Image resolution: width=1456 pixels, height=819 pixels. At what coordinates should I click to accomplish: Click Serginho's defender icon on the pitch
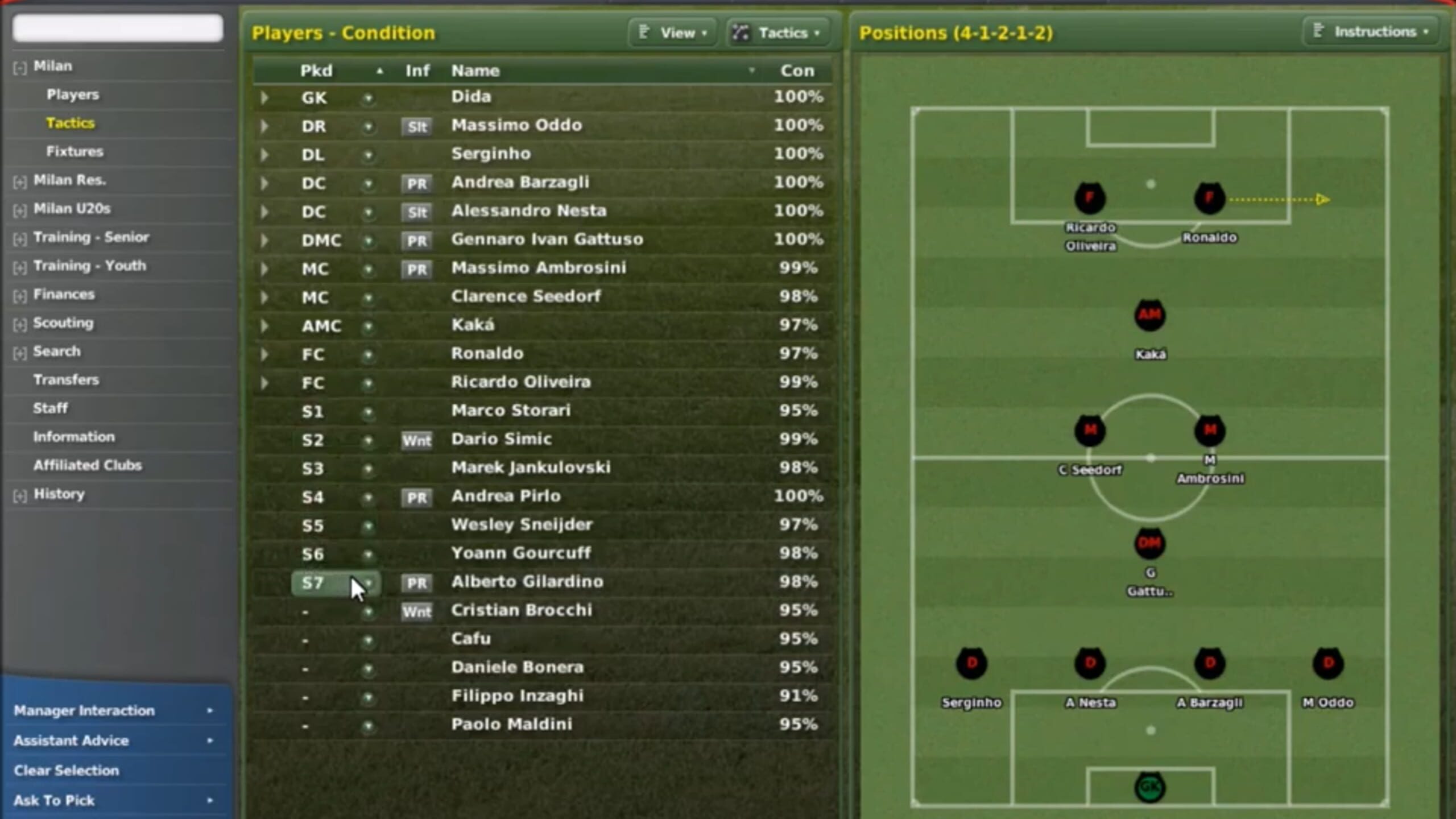click(x=971, y=664)
